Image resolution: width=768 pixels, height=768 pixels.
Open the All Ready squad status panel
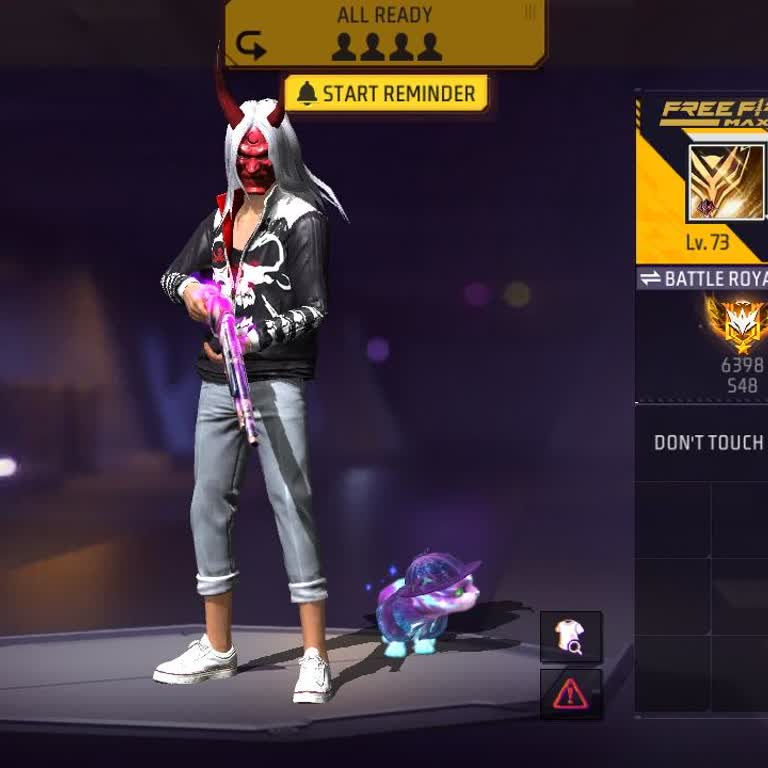pos(386,32)
